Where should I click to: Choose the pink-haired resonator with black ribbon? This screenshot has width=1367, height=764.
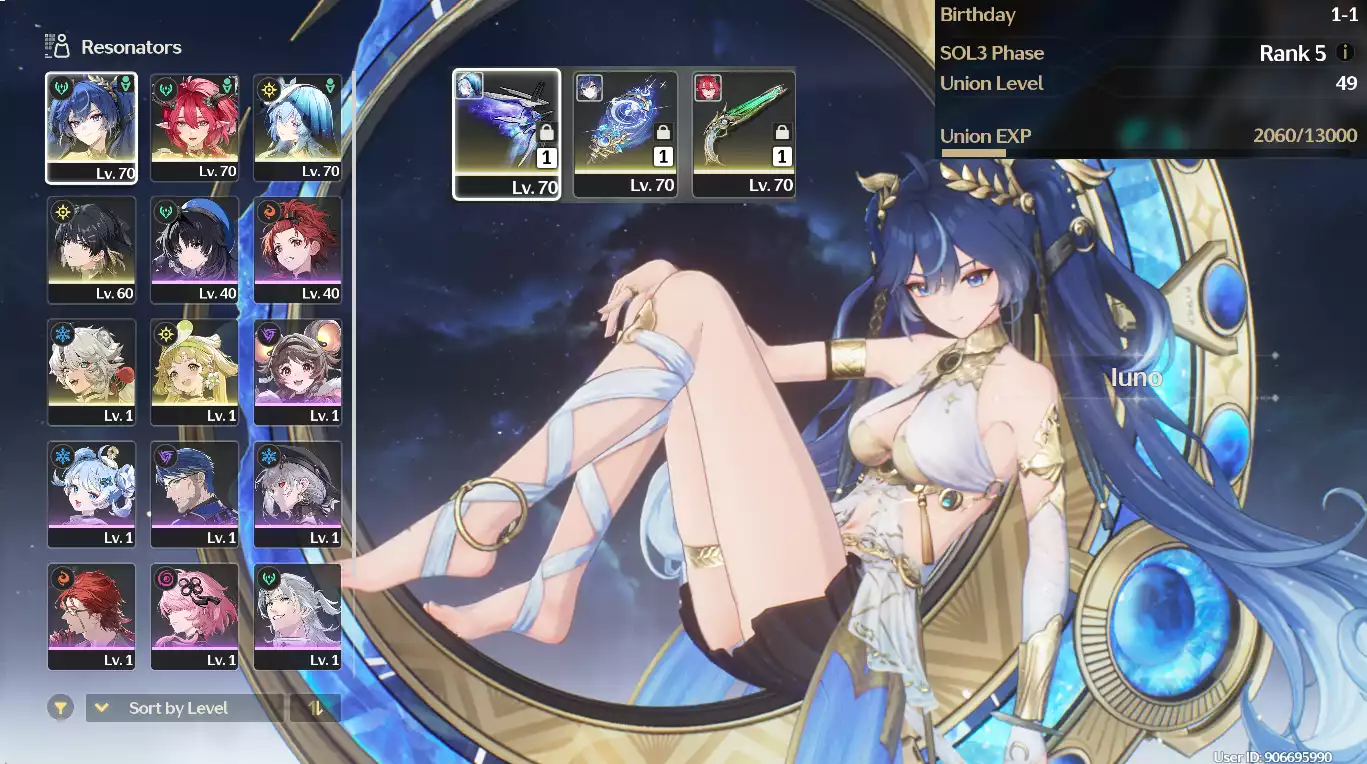tap(194, 616)
